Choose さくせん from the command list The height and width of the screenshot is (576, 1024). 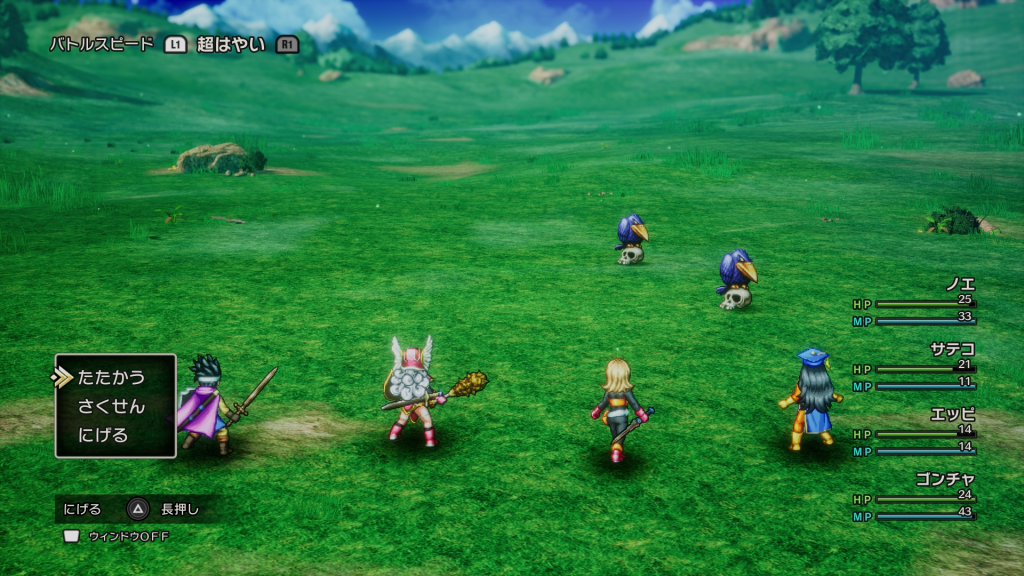coord(110,406)
